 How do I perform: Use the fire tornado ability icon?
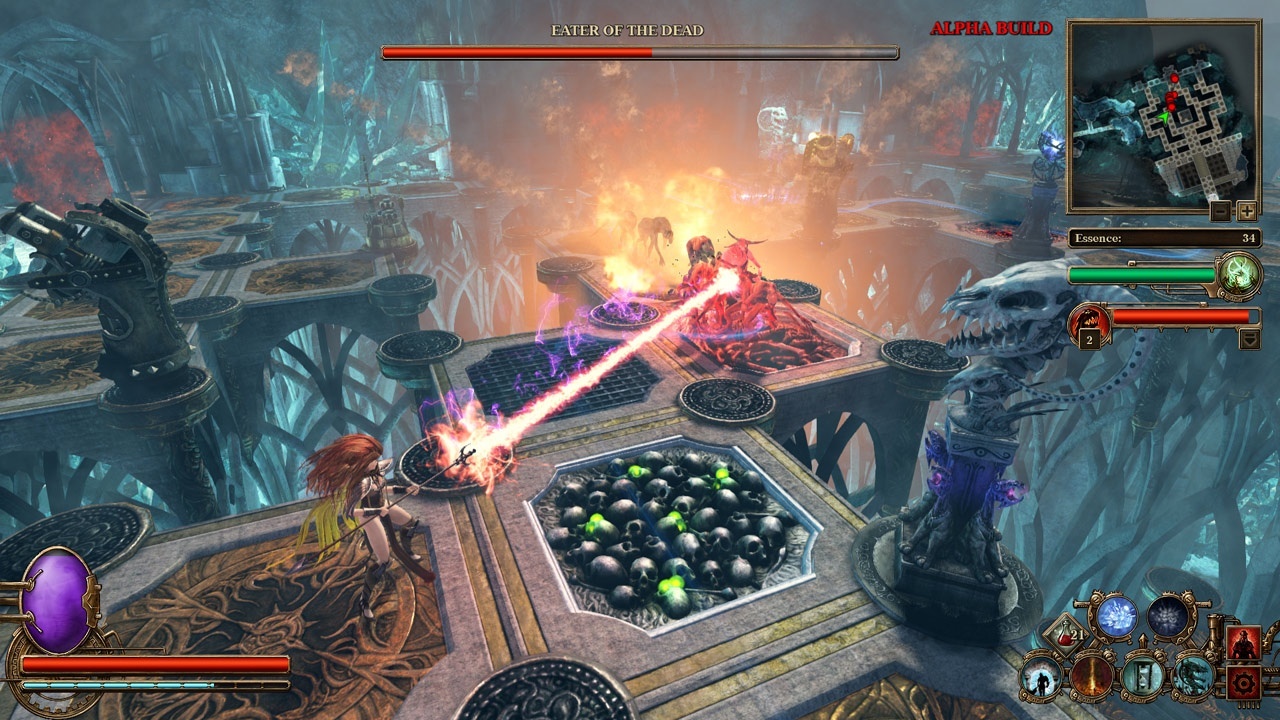(x=1093, y=678)
